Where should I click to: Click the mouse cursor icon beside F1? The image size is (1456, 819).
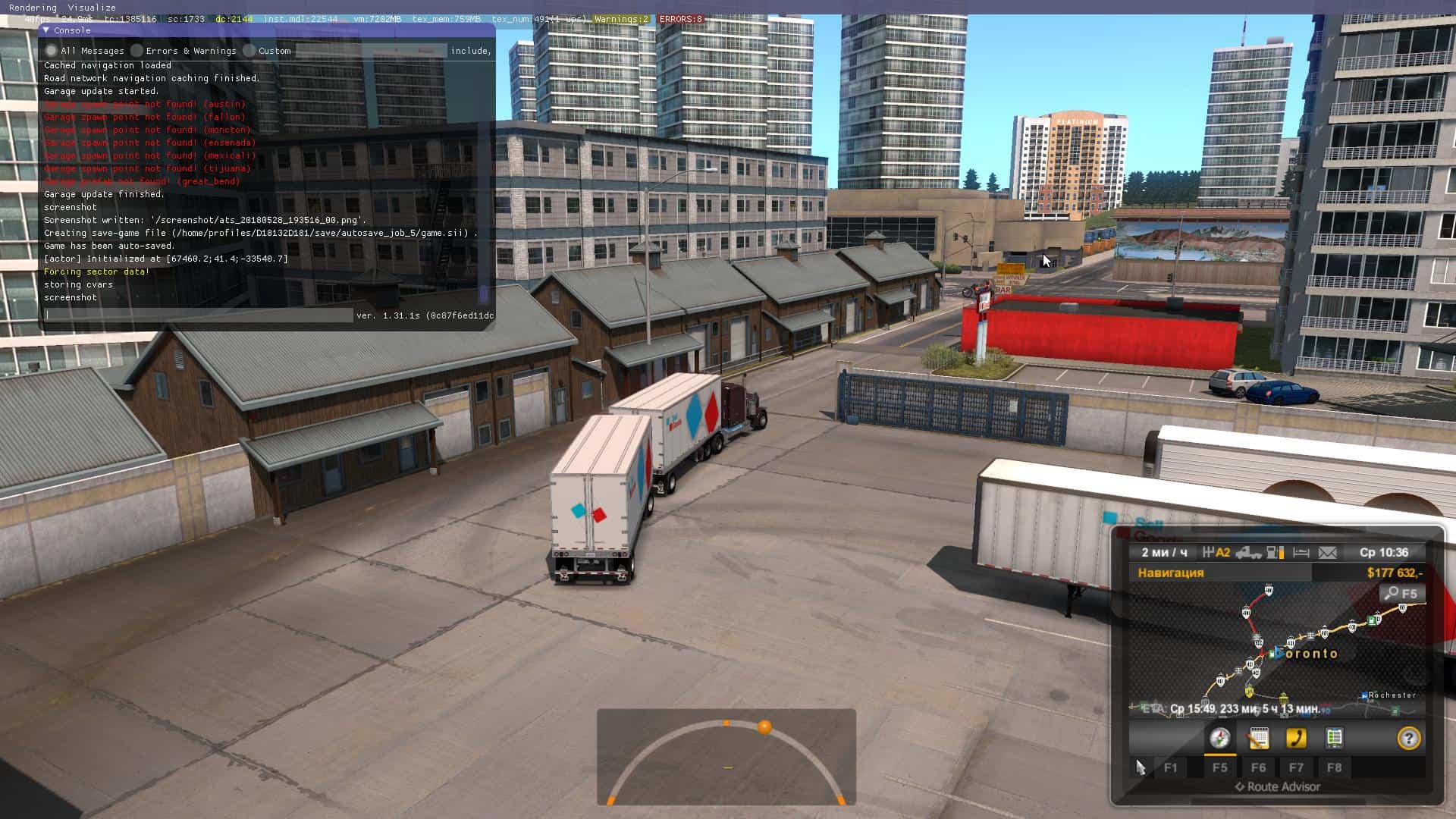pos(1140,767)
